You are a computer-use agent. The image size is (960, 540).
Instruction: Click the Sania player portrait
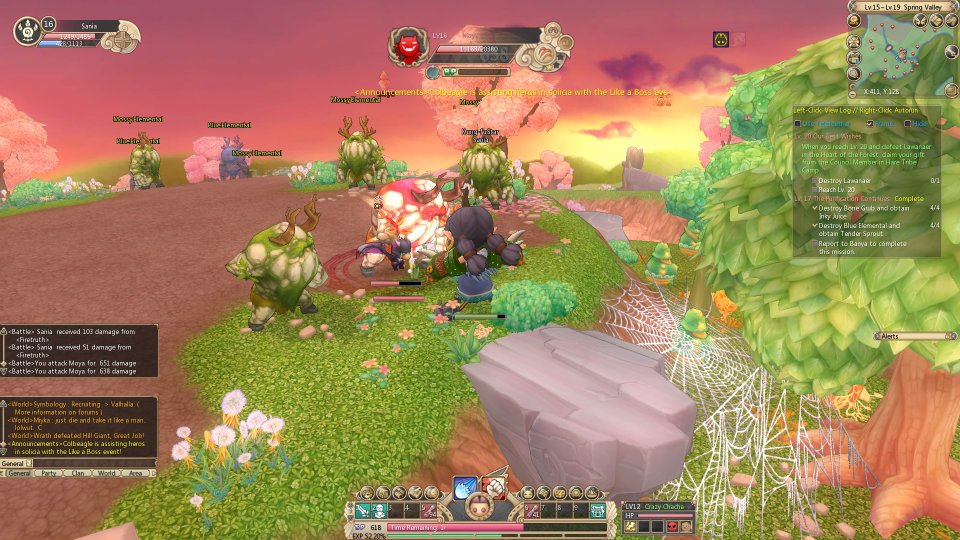[26, 32]
